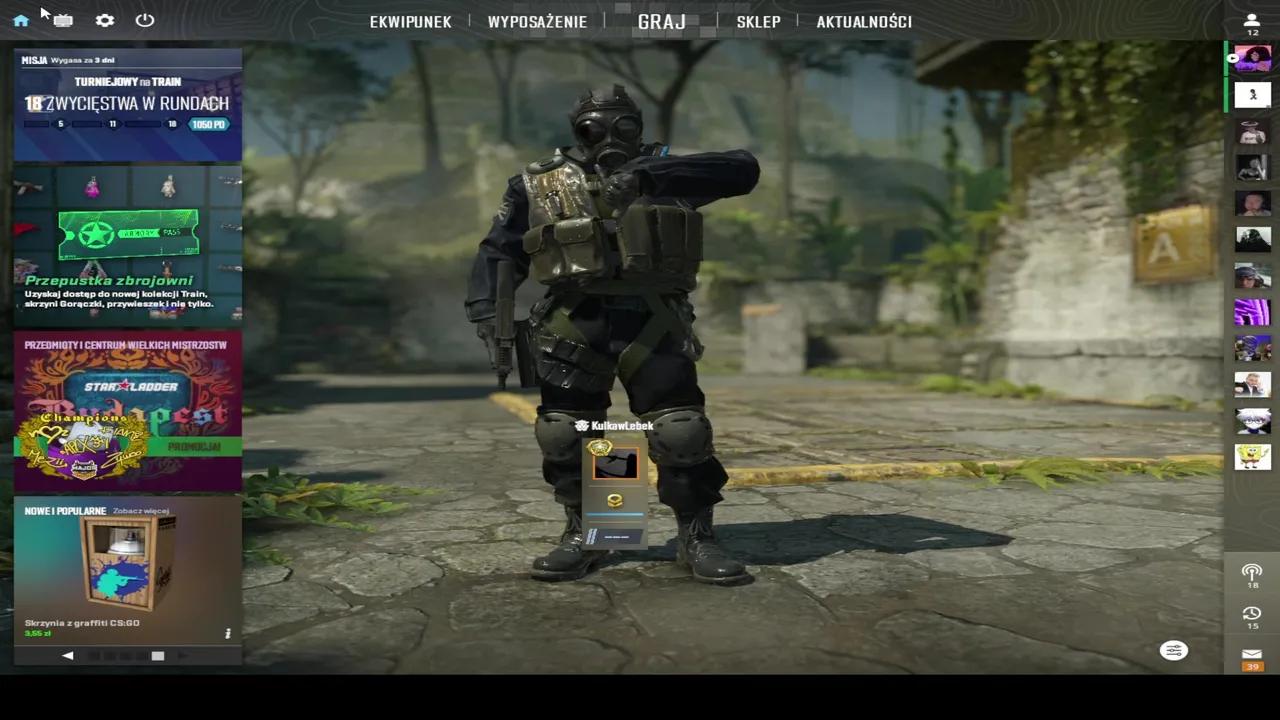Click the Zobacz więcej link
The height and width of the screenshot is (720, 1280).
point(140,510)
